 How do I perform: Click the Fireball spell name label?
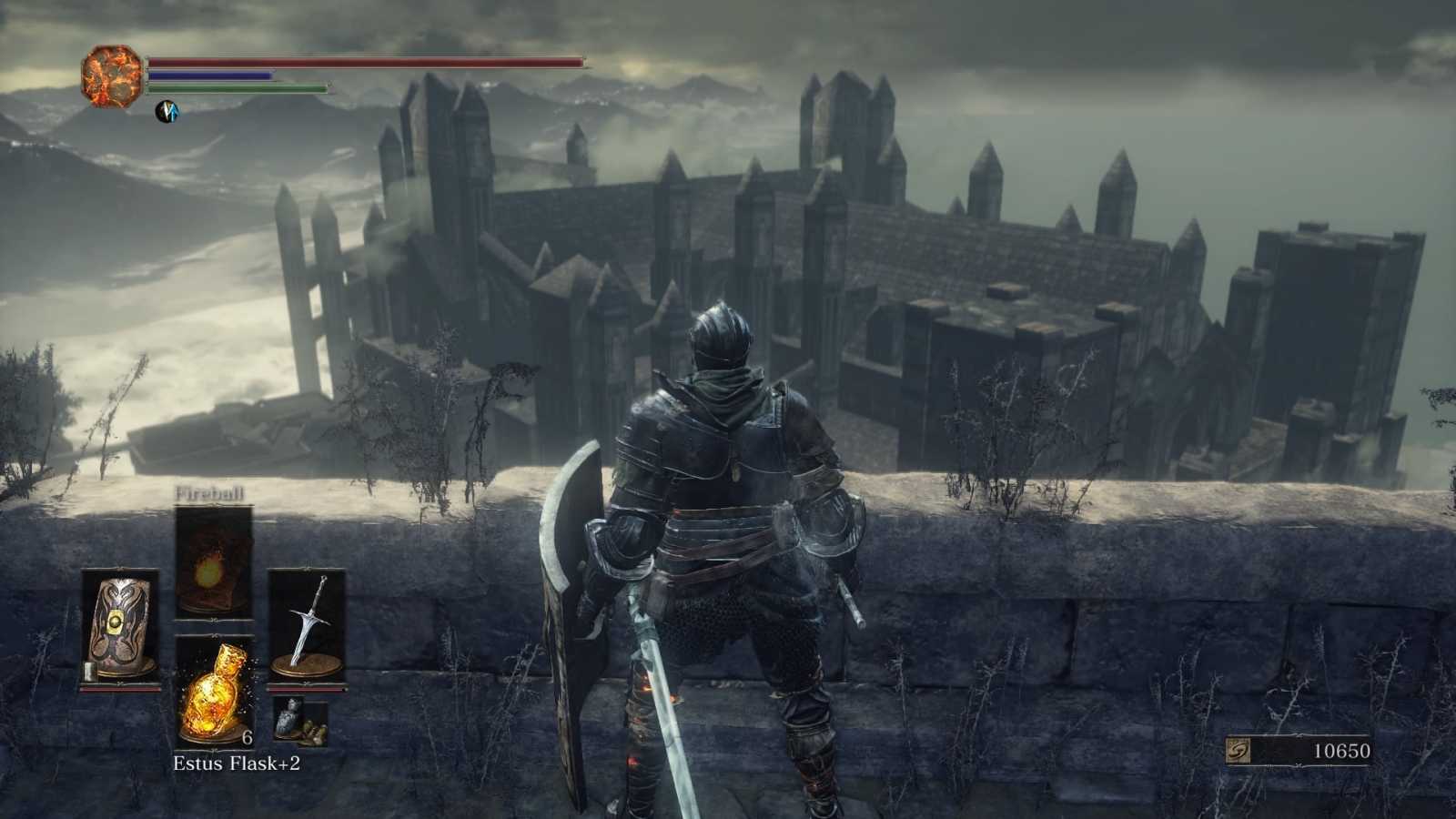(209, 495)
